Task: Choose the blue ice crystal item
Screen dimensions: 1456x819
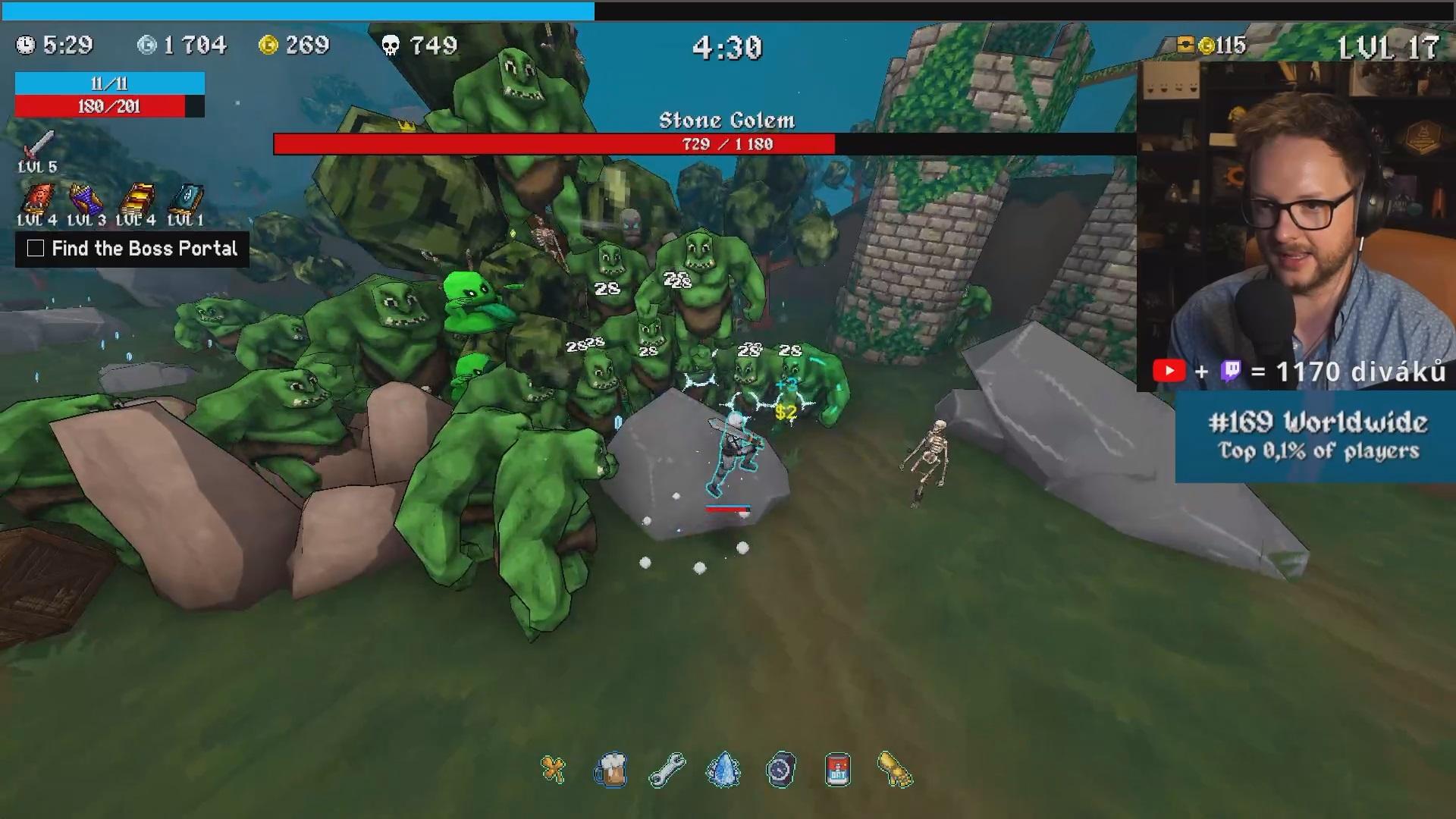Action: click(x=724, y=770)
